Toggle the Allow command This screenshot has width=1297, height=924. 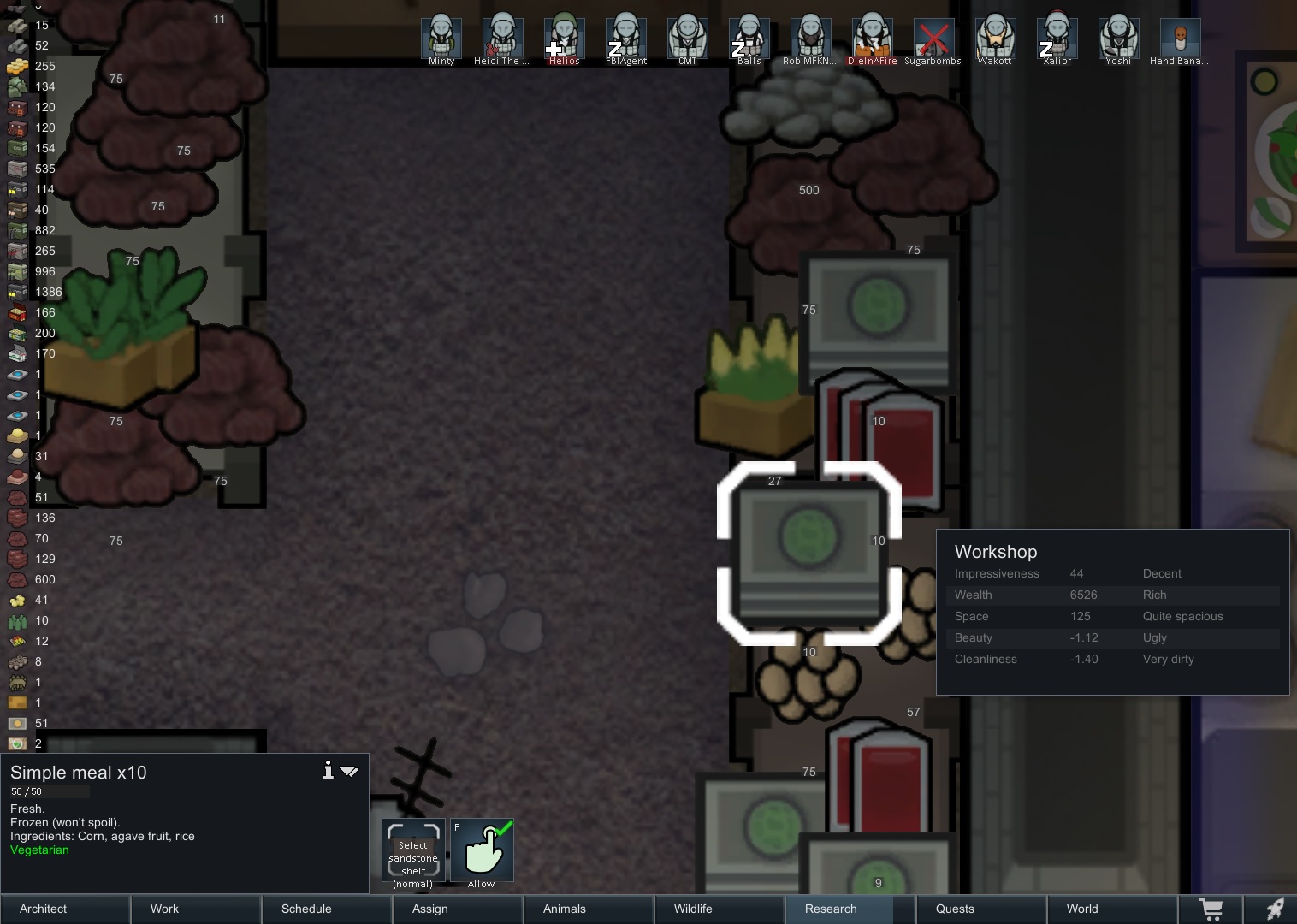click(482, 850)
